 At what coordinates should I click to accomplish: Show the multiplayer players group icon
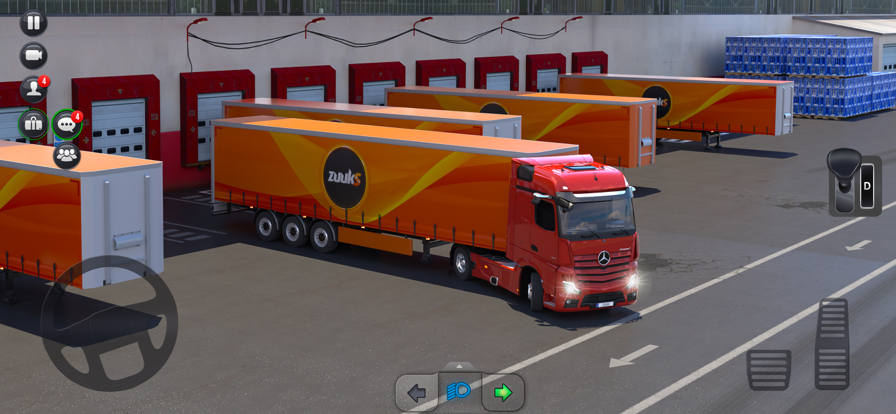tap(66, 155)
